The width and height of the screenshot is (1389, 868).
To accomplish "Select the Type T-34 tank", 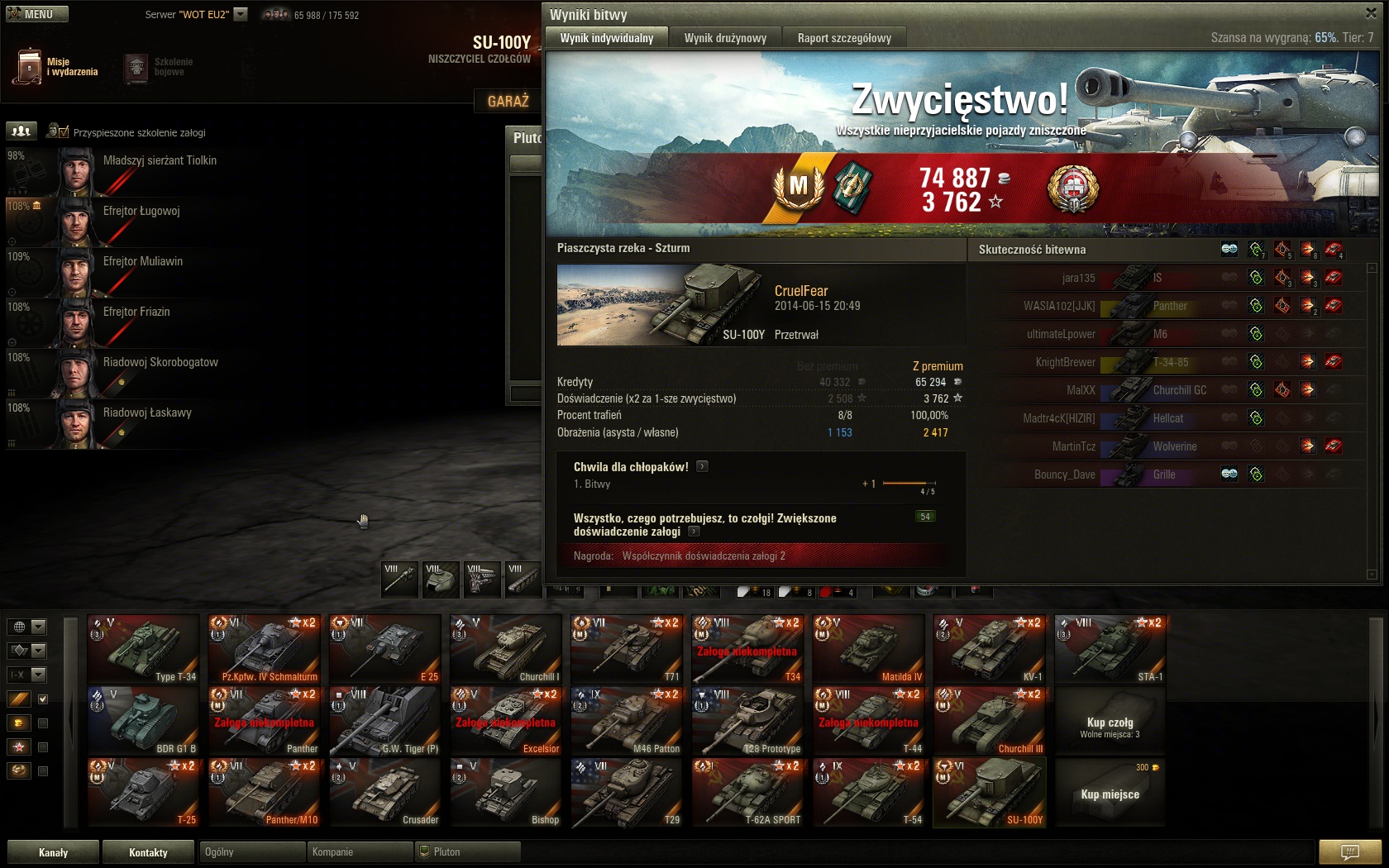I will pyautogui.click(x=144, y=649).
